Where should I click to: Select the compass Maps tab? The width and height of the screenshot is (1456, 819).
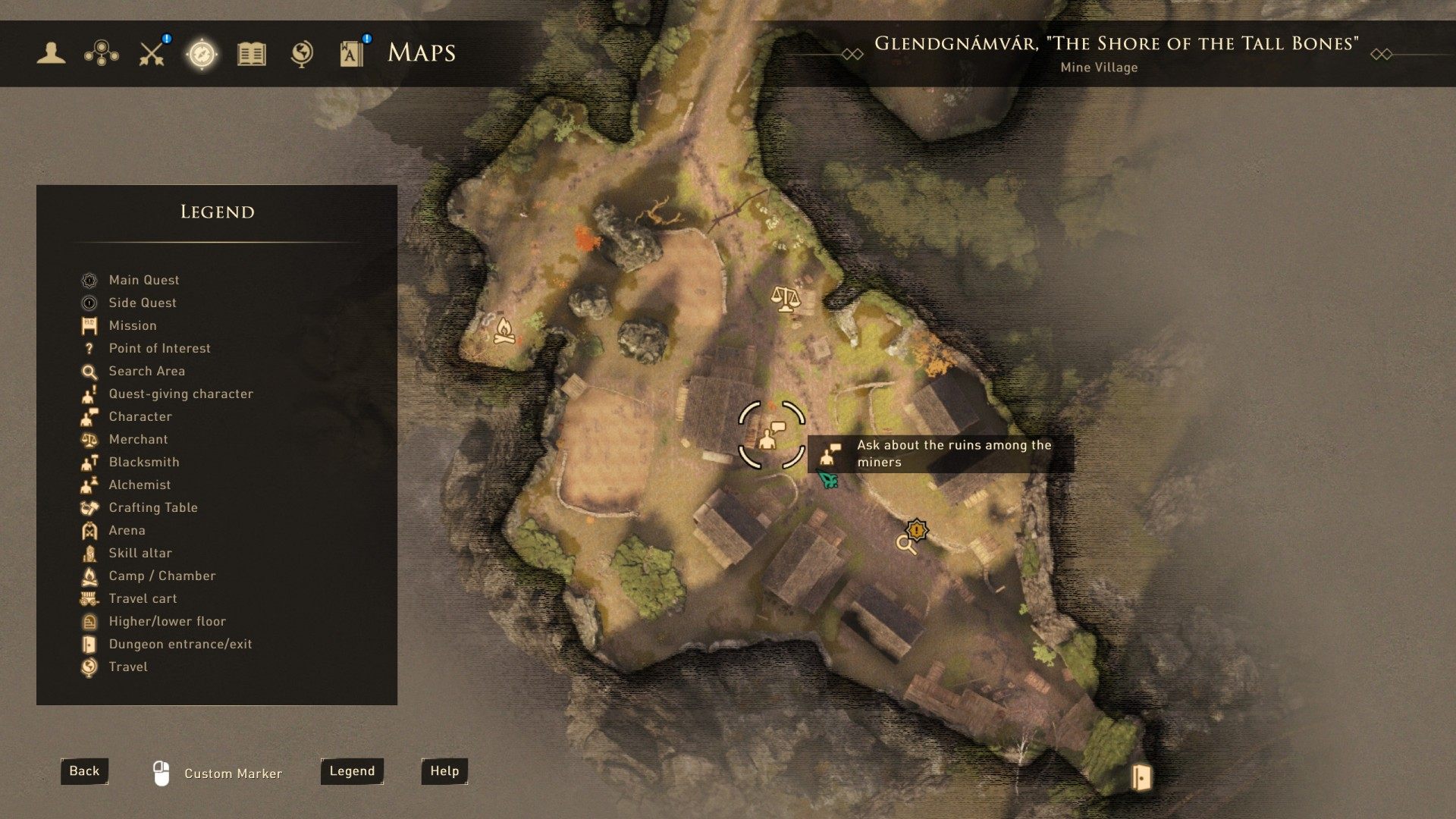[x=202, y=53]
